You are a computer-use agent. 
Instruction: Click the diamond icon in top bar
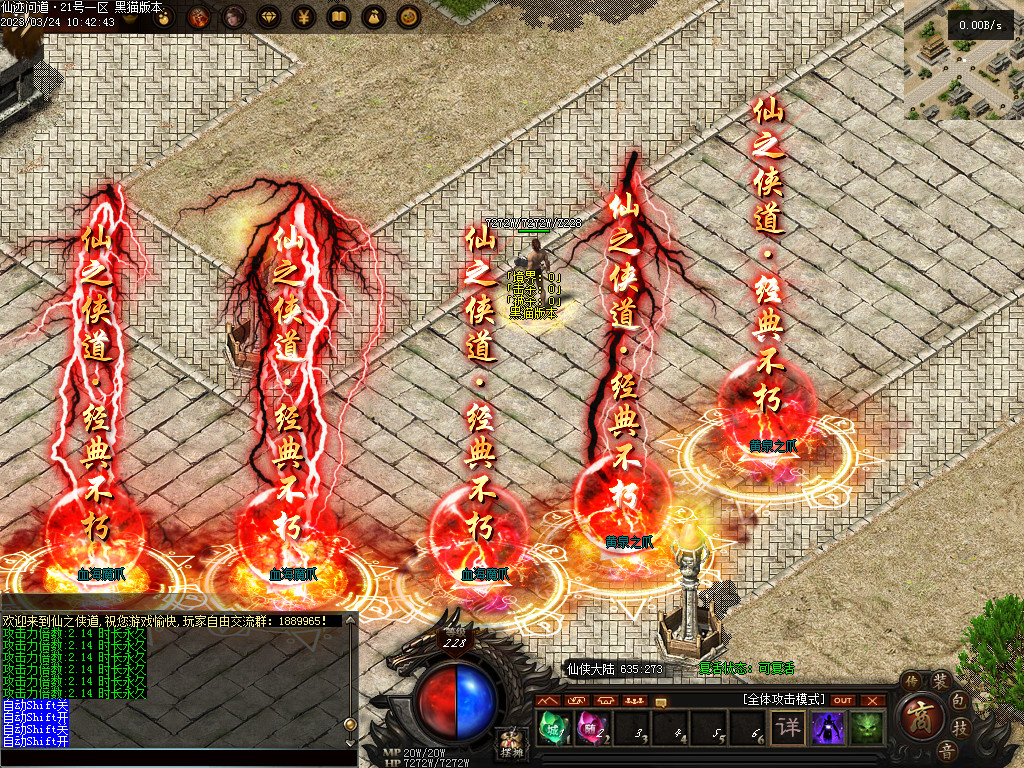point(269,16)
